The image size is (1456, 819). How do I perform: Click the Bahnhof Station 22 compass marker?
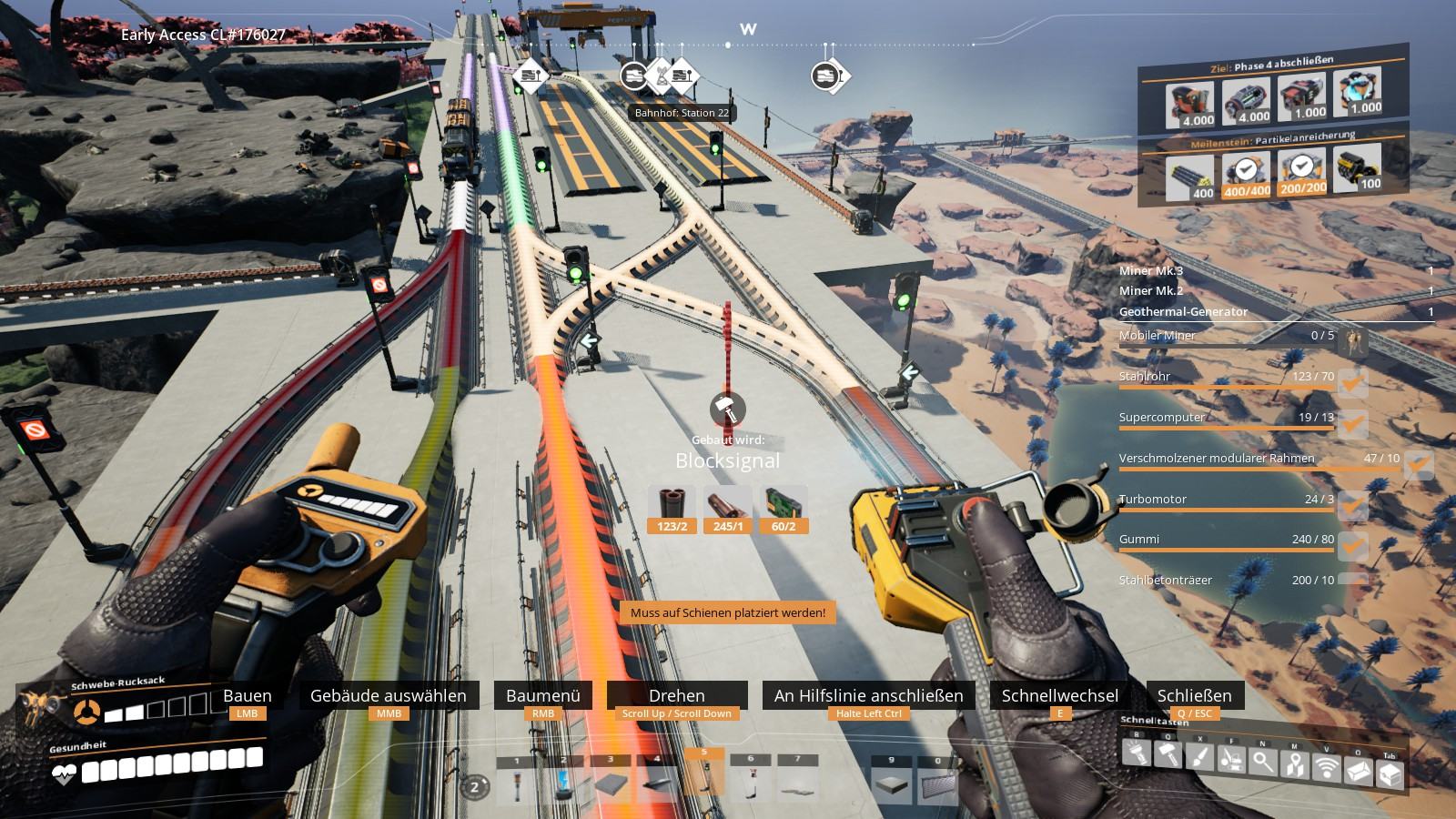click(x=659, y=76)
